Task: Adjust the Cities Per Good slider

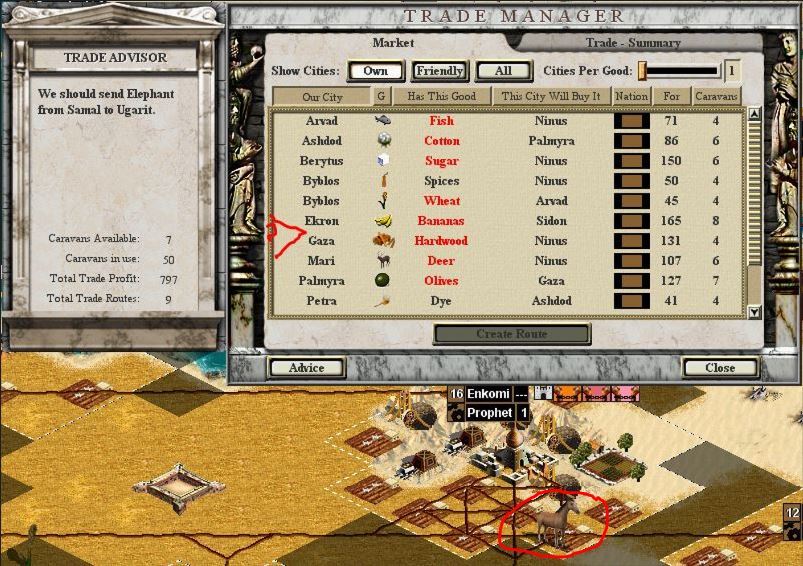Action: tap(644, 71)
